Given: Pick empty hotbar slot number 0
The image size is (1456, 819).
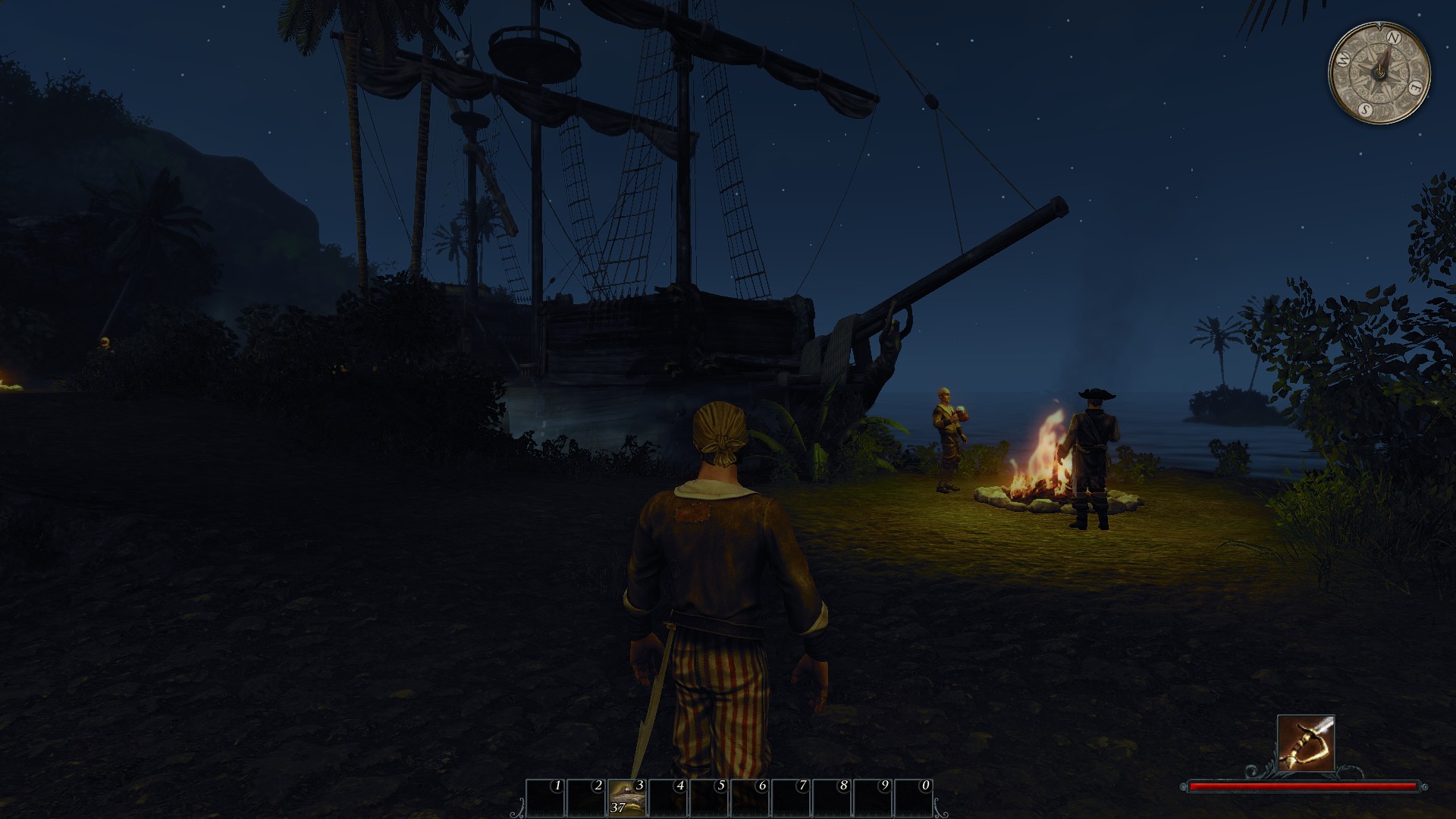Looking at the screenshot, I should point(913,797).
